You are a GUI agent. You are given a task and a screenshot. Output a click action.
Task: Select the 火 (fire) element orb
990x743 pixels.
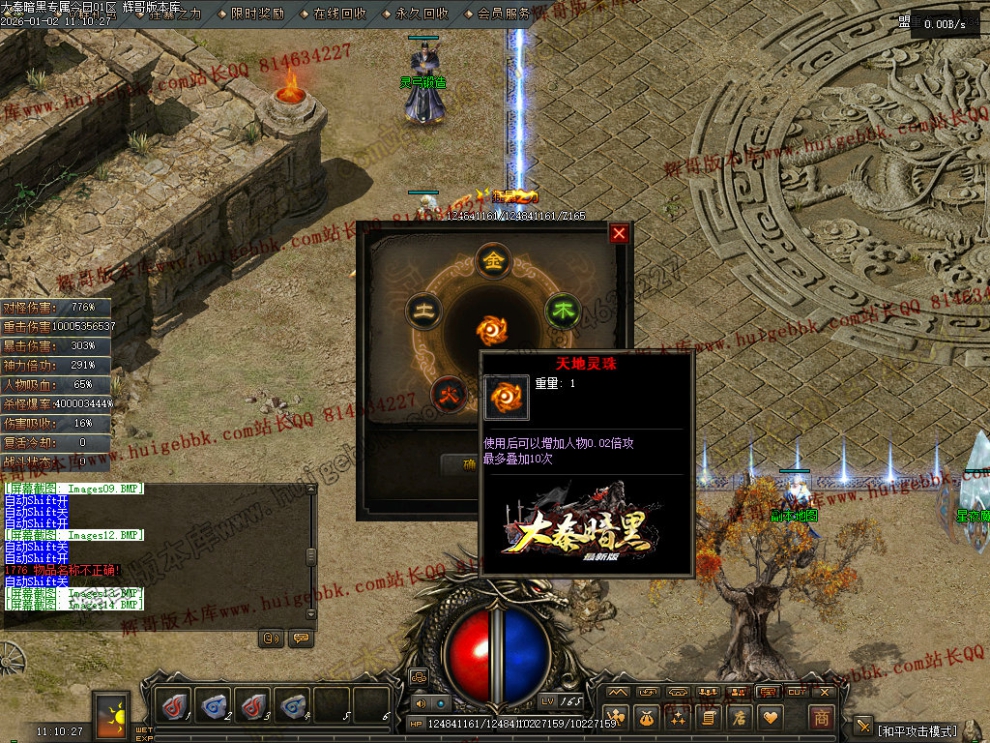tap(446, 392)
